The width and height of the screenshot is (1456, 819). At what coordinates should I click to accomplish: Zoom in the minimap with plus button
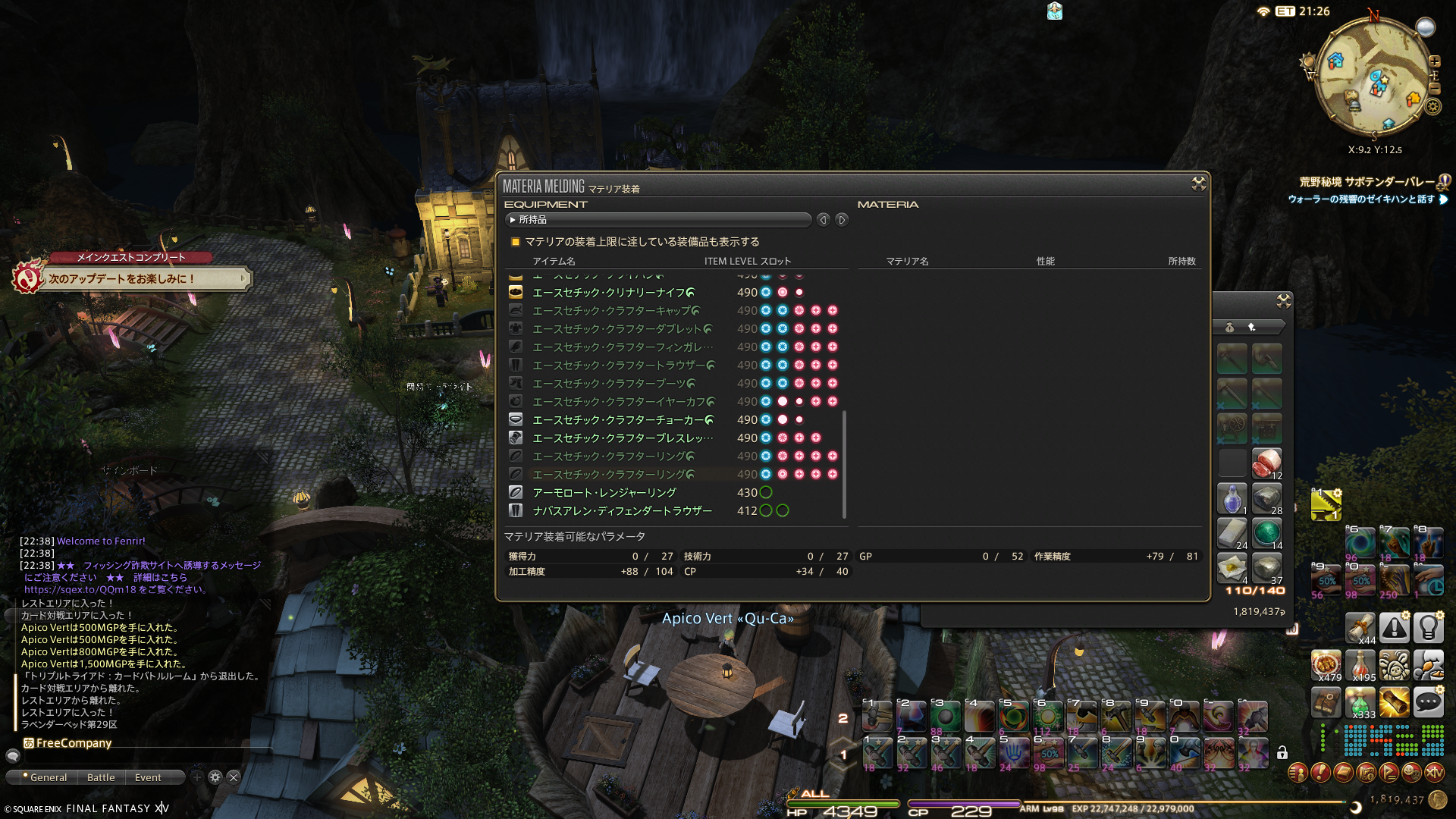tap(1434, 61)
